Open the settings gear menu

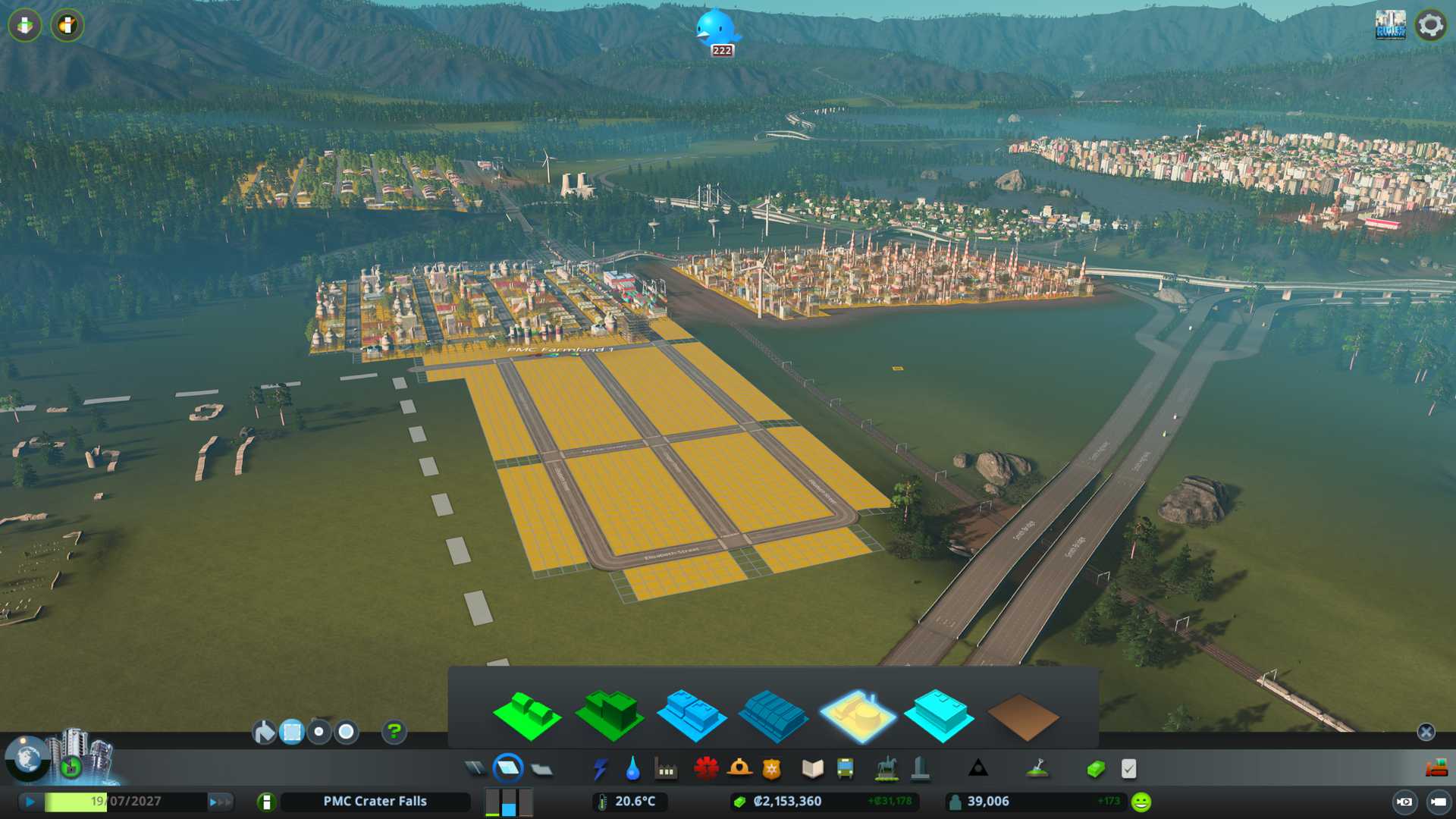[x=1430, y=25]
